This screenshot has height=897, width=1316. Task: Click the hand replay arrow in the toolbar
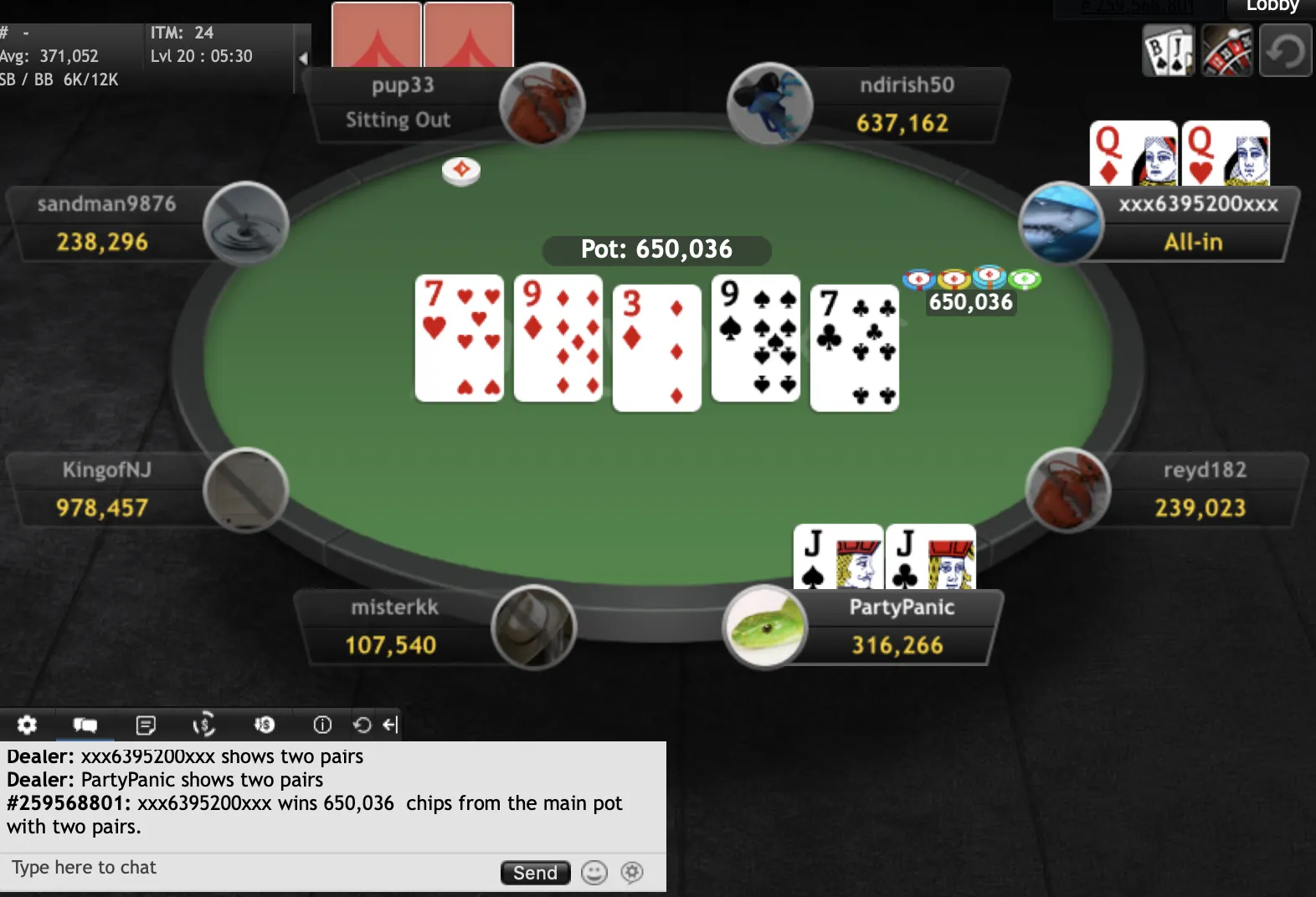pyautogui.click(x=362, y=725)
